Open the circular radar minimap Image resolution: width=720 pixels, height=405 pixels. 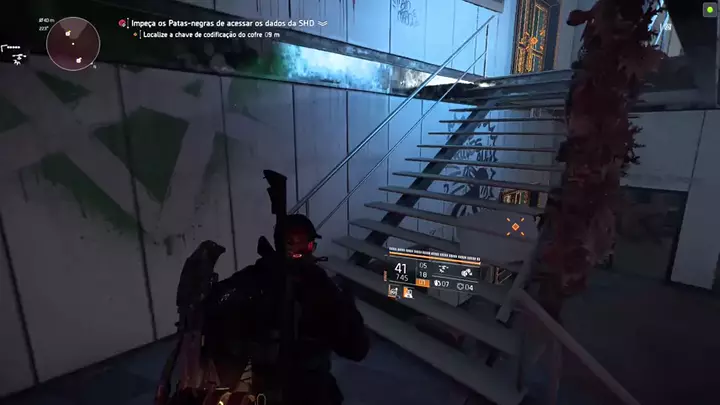coord(73,42)
